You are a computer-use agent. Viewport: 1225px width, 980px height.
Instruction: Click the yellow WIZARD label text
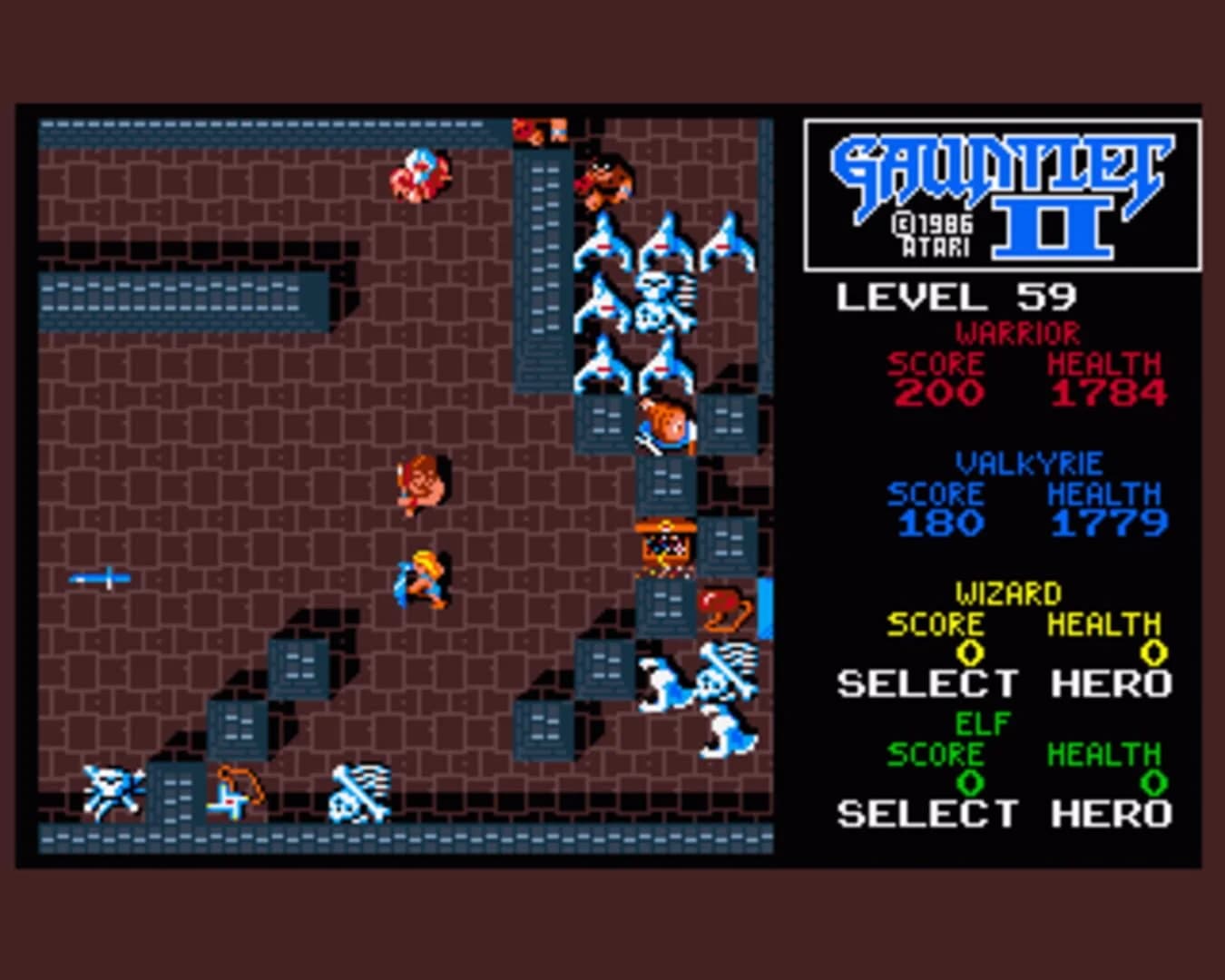click(1010, 591)
